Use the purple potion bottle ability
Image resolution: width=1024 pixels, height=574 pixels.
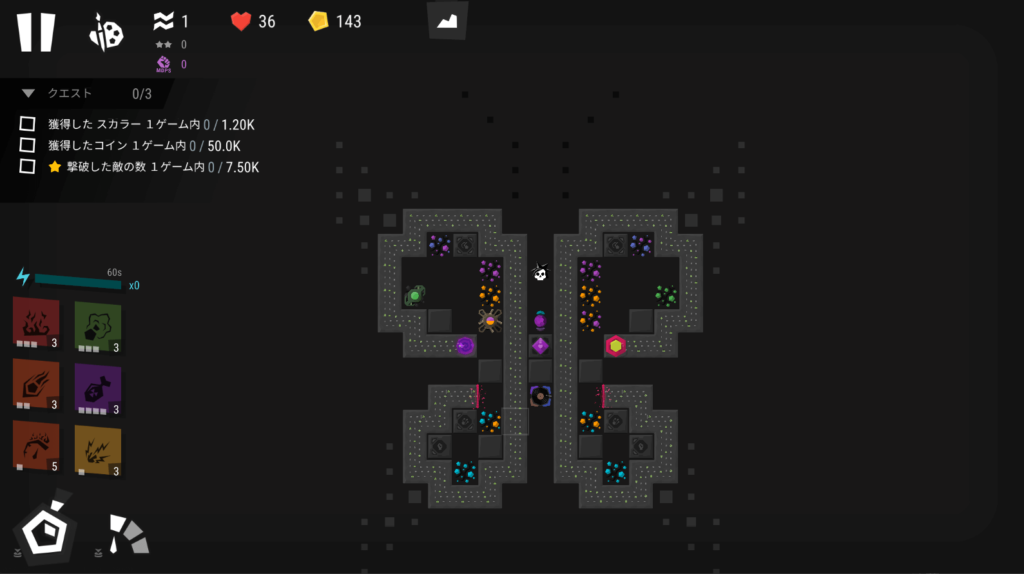click(97, 388)
